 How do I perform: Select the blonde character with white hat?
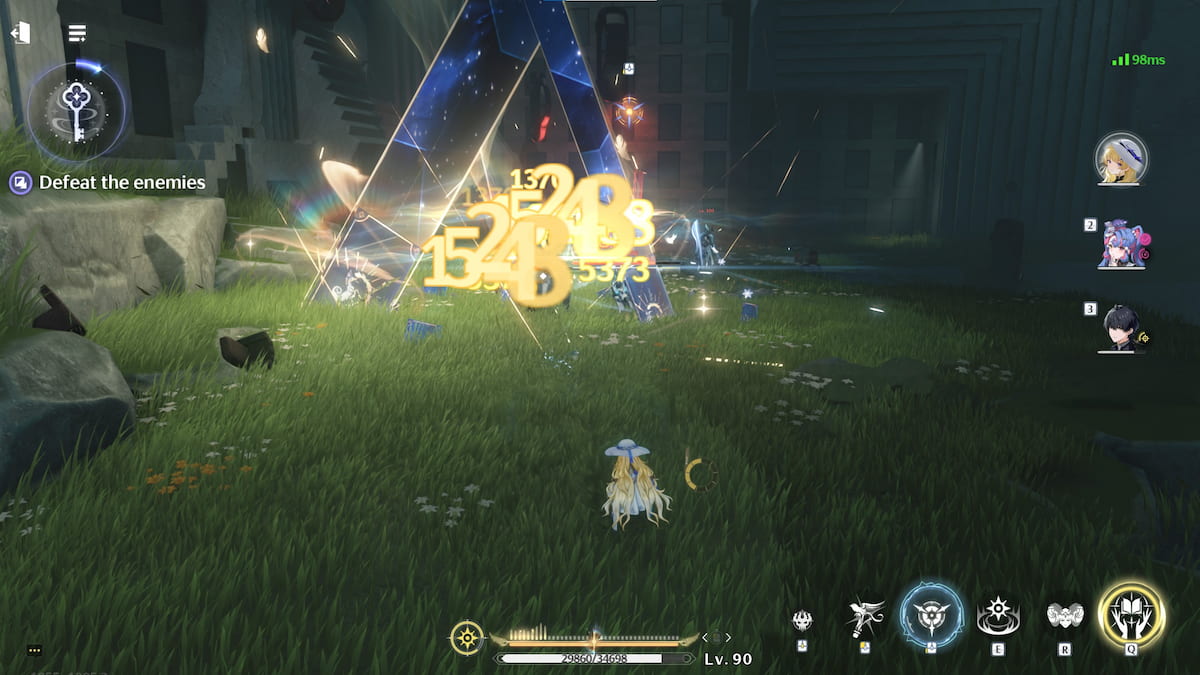pyautogui.click(x=1121, y=158)
